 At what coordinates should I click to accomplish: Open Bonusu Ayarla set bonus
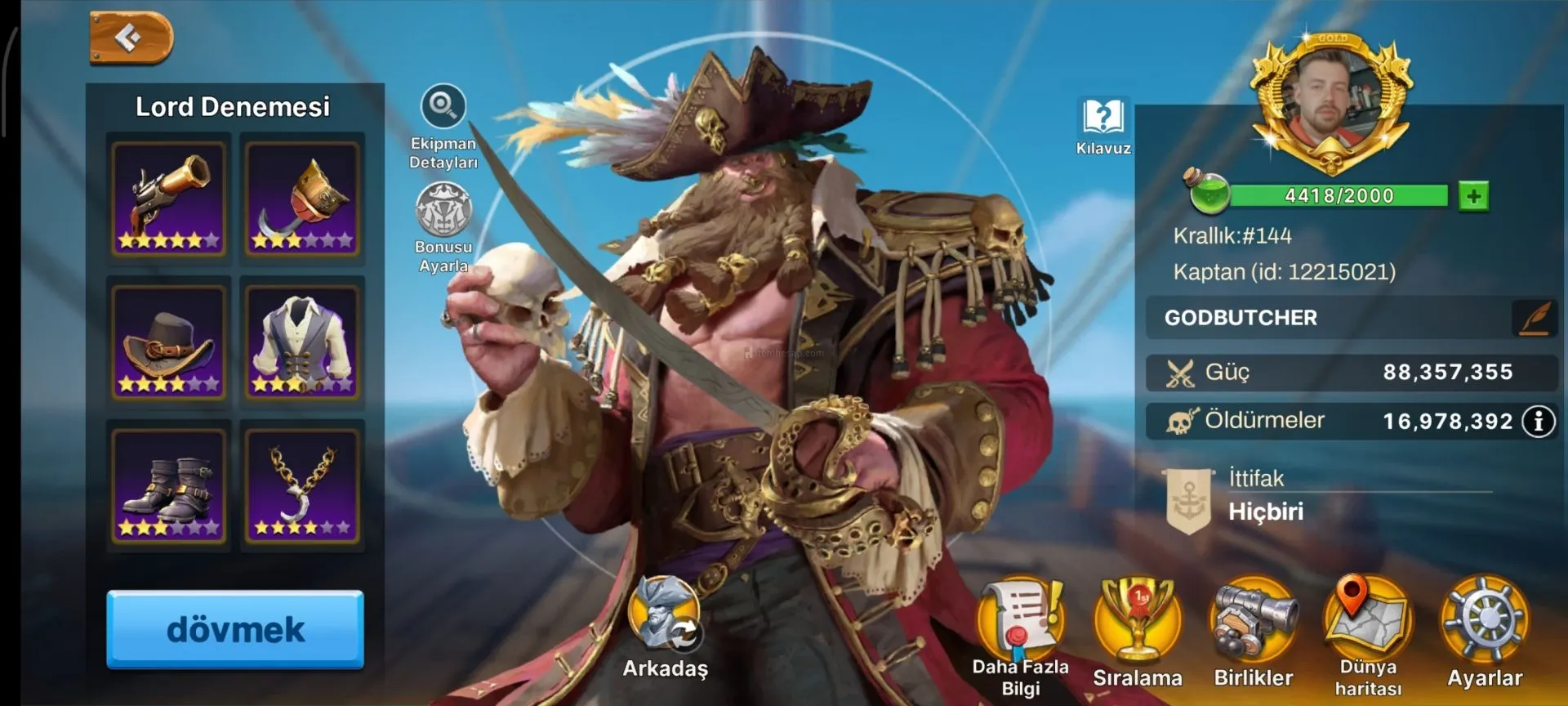point(443,210)
